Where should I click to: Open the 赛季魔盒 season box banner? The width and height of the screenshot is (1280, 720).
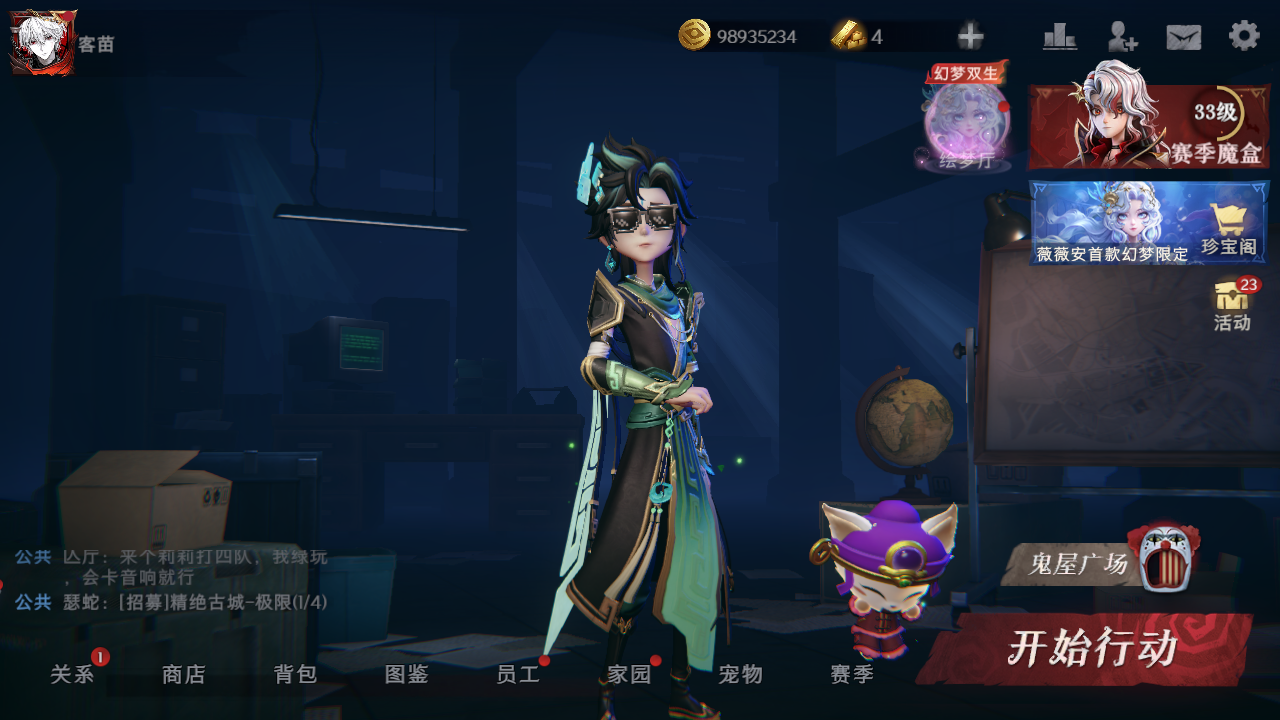click(1148, 126)
